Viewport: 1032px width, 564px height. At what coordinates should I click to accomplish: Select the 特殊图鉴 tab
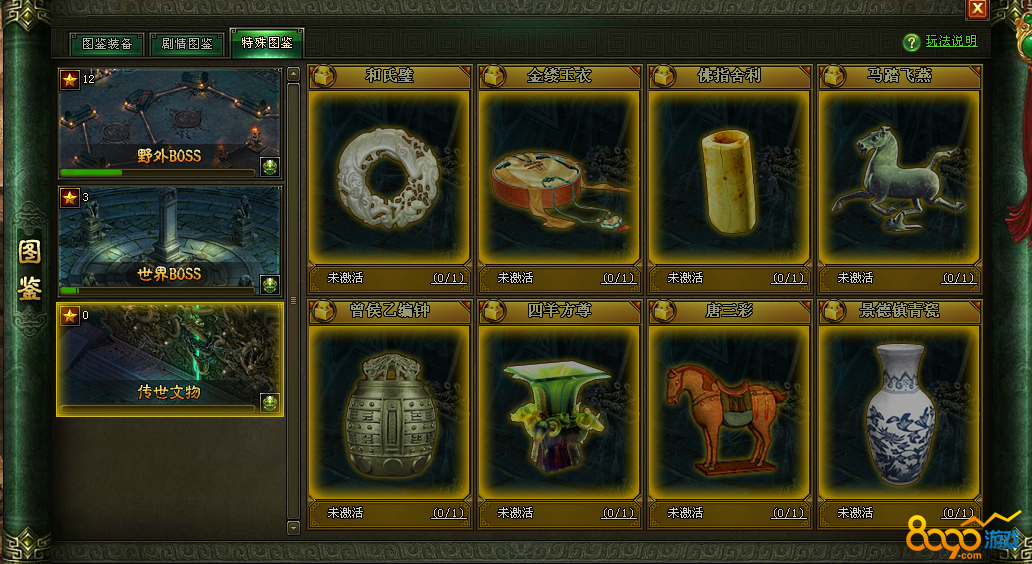(x=266, y=43)
